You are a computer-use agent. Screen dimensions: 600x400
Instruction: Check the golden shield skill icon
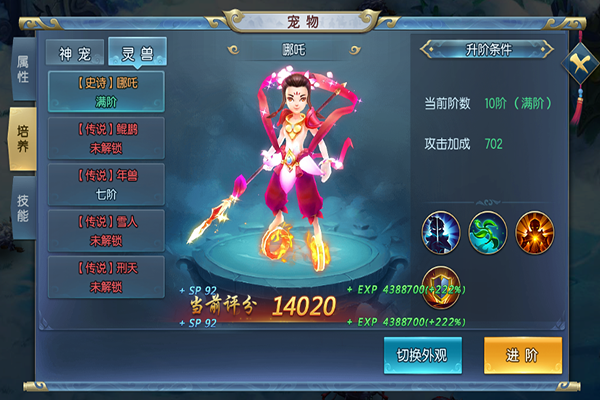pos(441,285)
